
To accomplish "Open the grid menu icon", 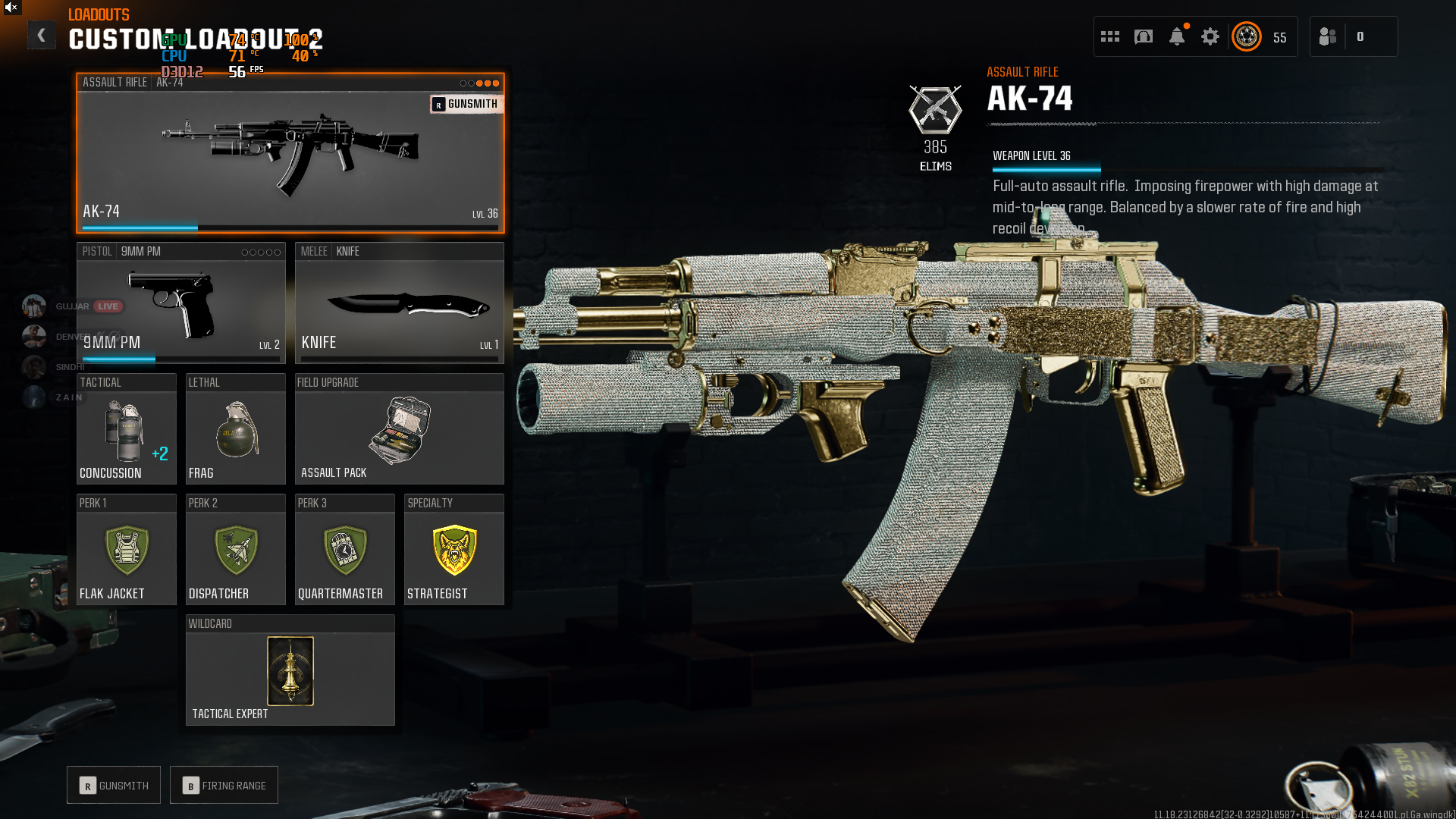I will coord(1110,36).
